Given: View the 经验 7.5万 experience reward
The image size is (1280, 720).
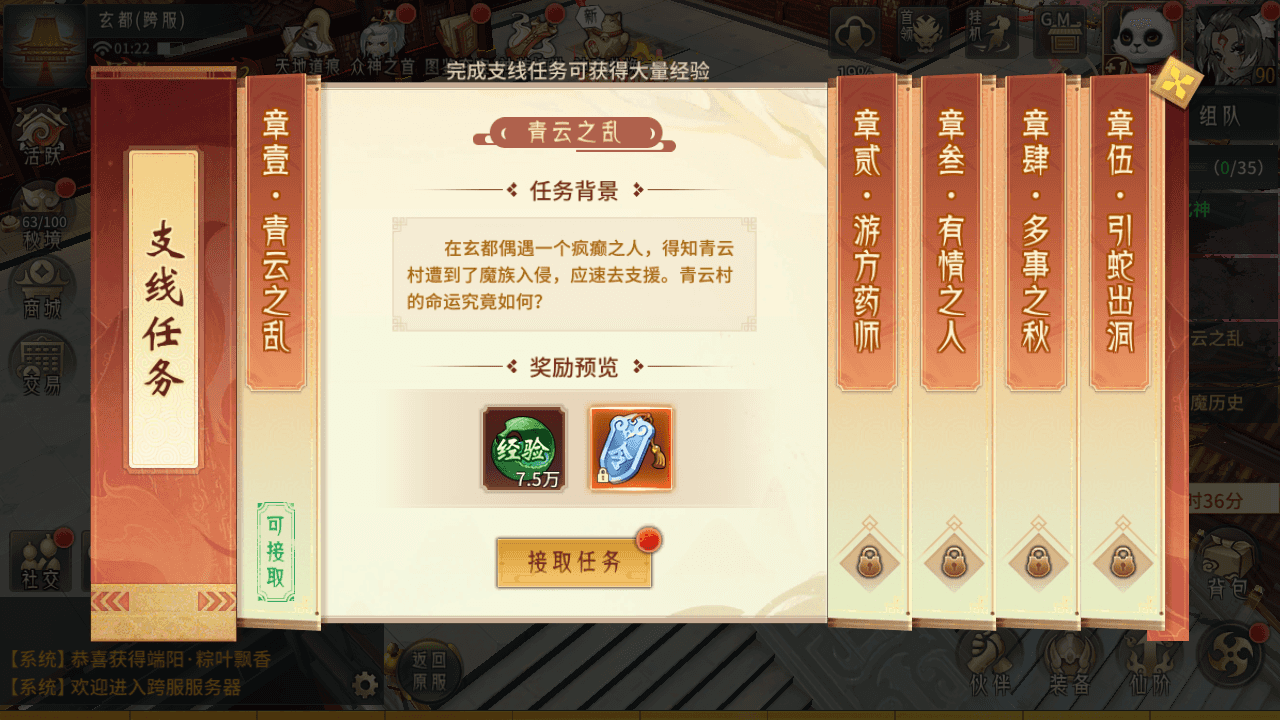Looking at the screenshot, I should click(x=523, y=450).
